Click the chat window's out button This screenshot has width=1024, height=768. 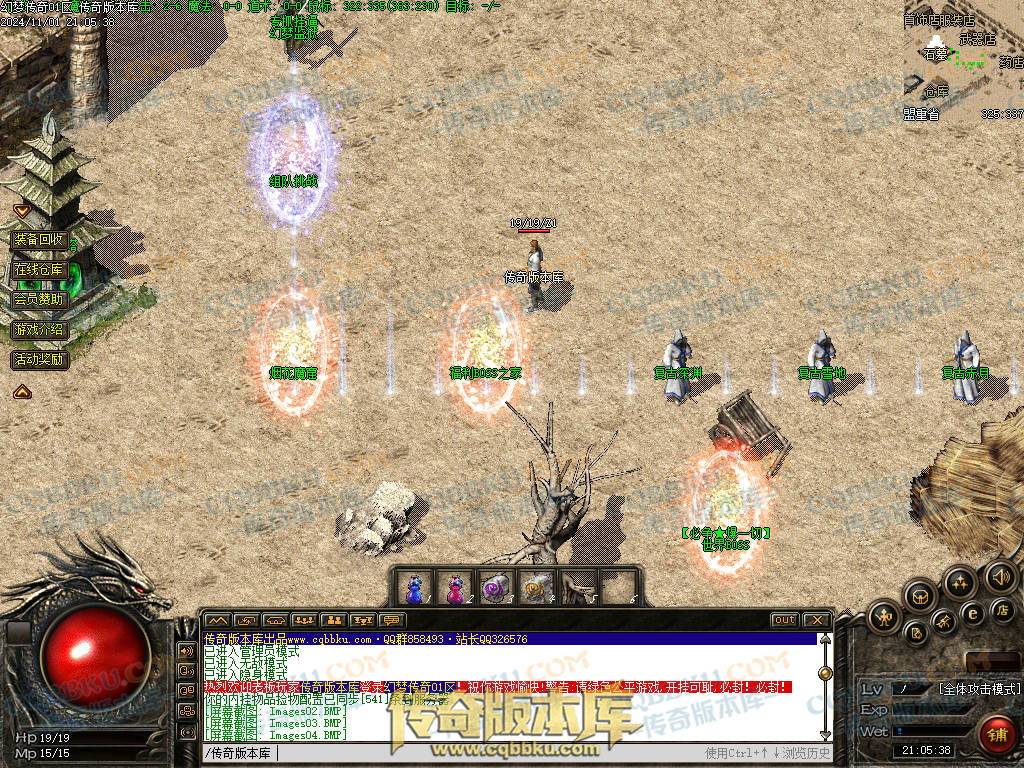pyautogui.click(x=785, y=620)
